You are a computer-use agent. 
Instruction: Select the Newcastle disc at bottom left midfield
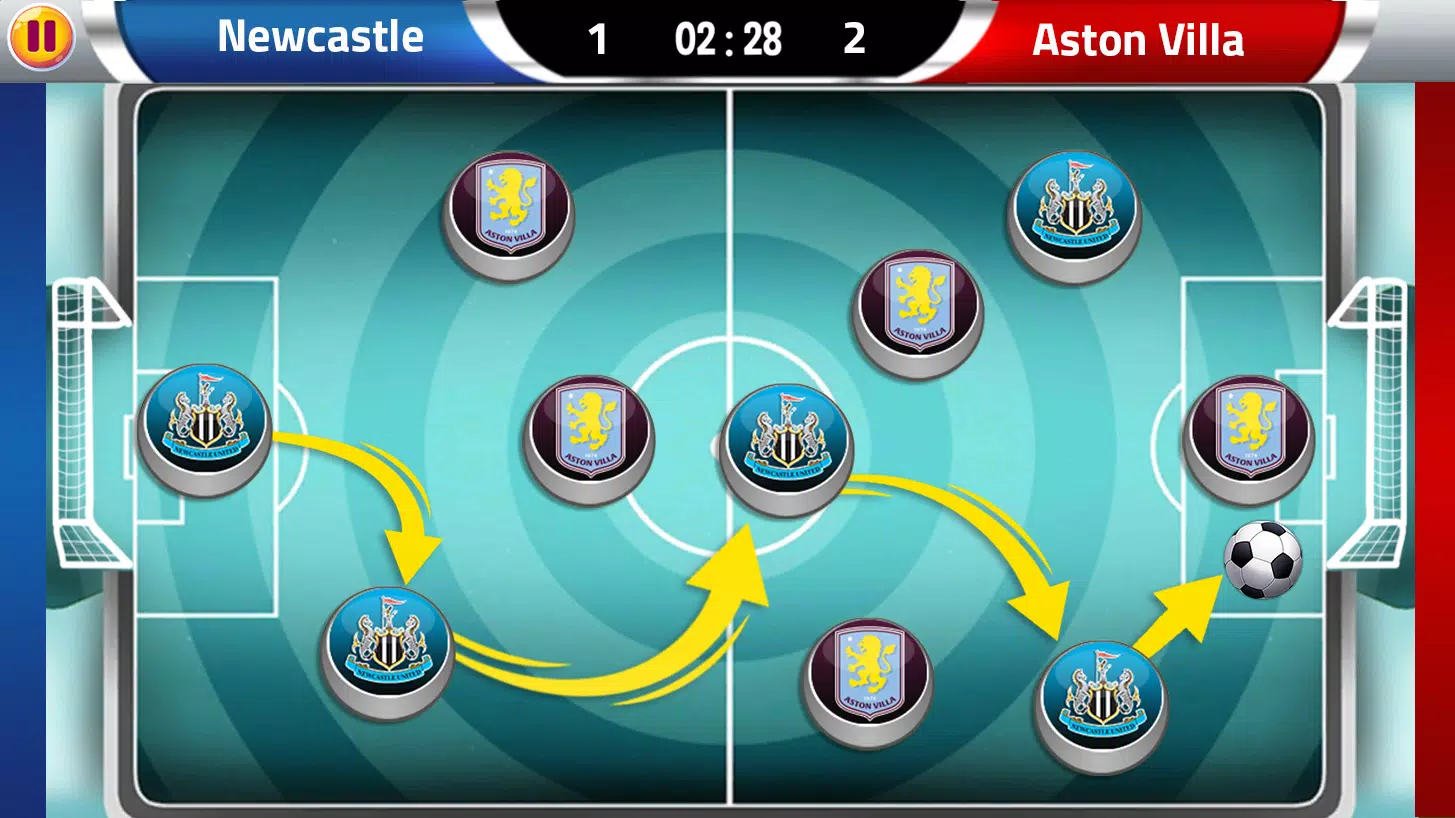(388, 654)
